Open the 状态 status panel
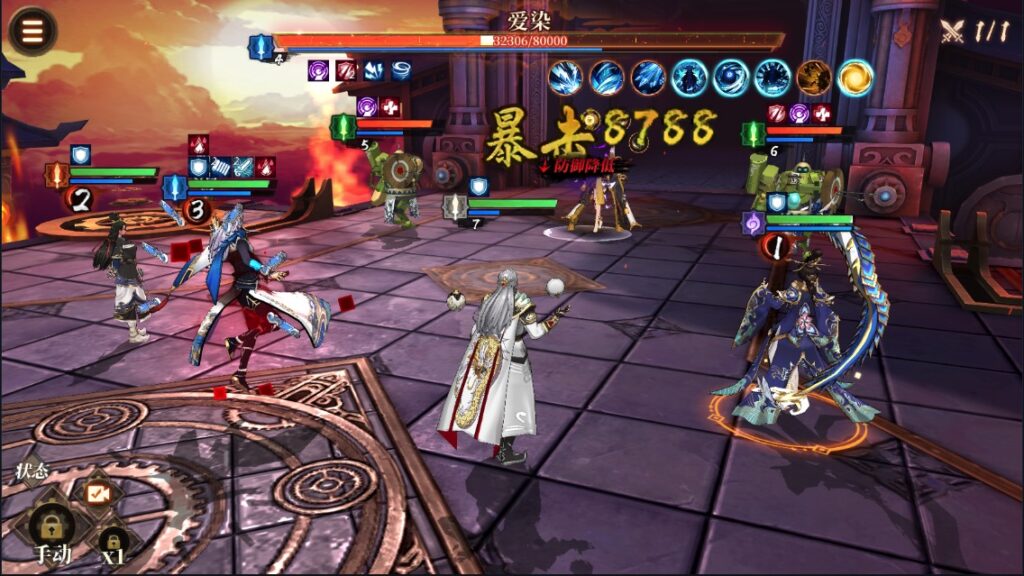Screen dimensions: 1024x576 tap(33, 469)
